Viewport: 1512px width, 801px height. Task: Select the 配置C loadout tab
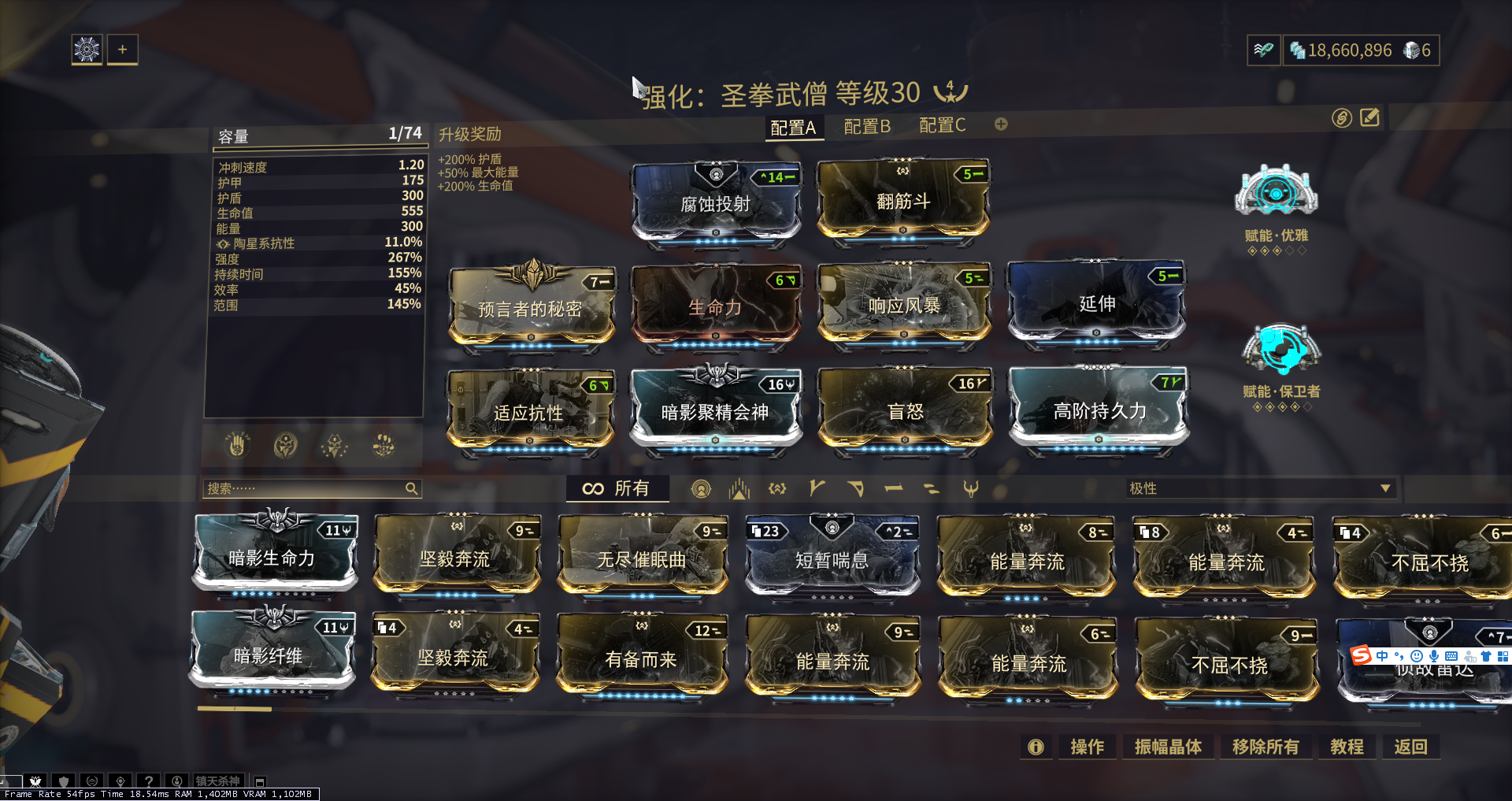[942, 125]
